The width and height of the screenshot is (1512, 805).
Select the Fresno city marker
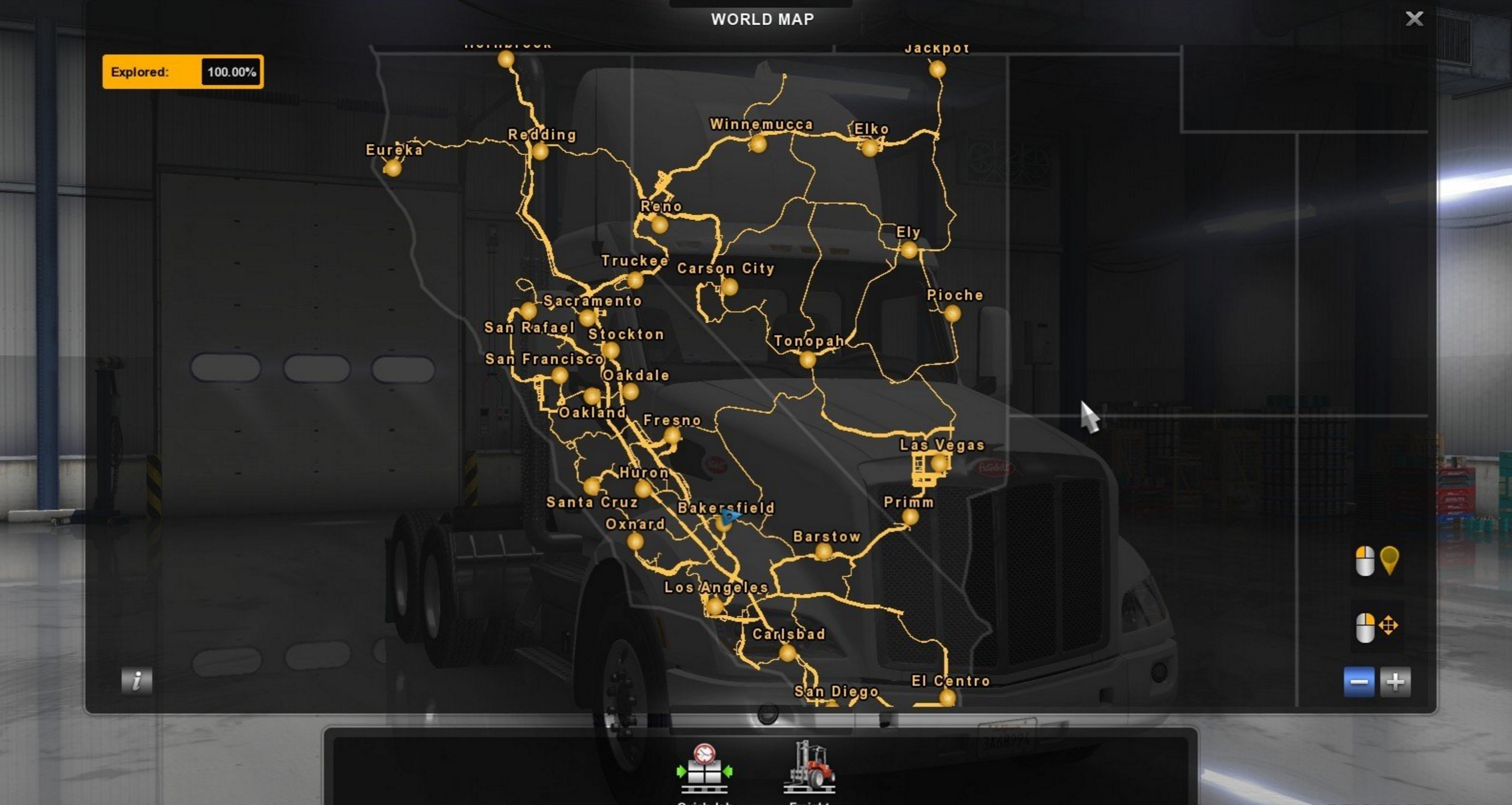point(671,436)
